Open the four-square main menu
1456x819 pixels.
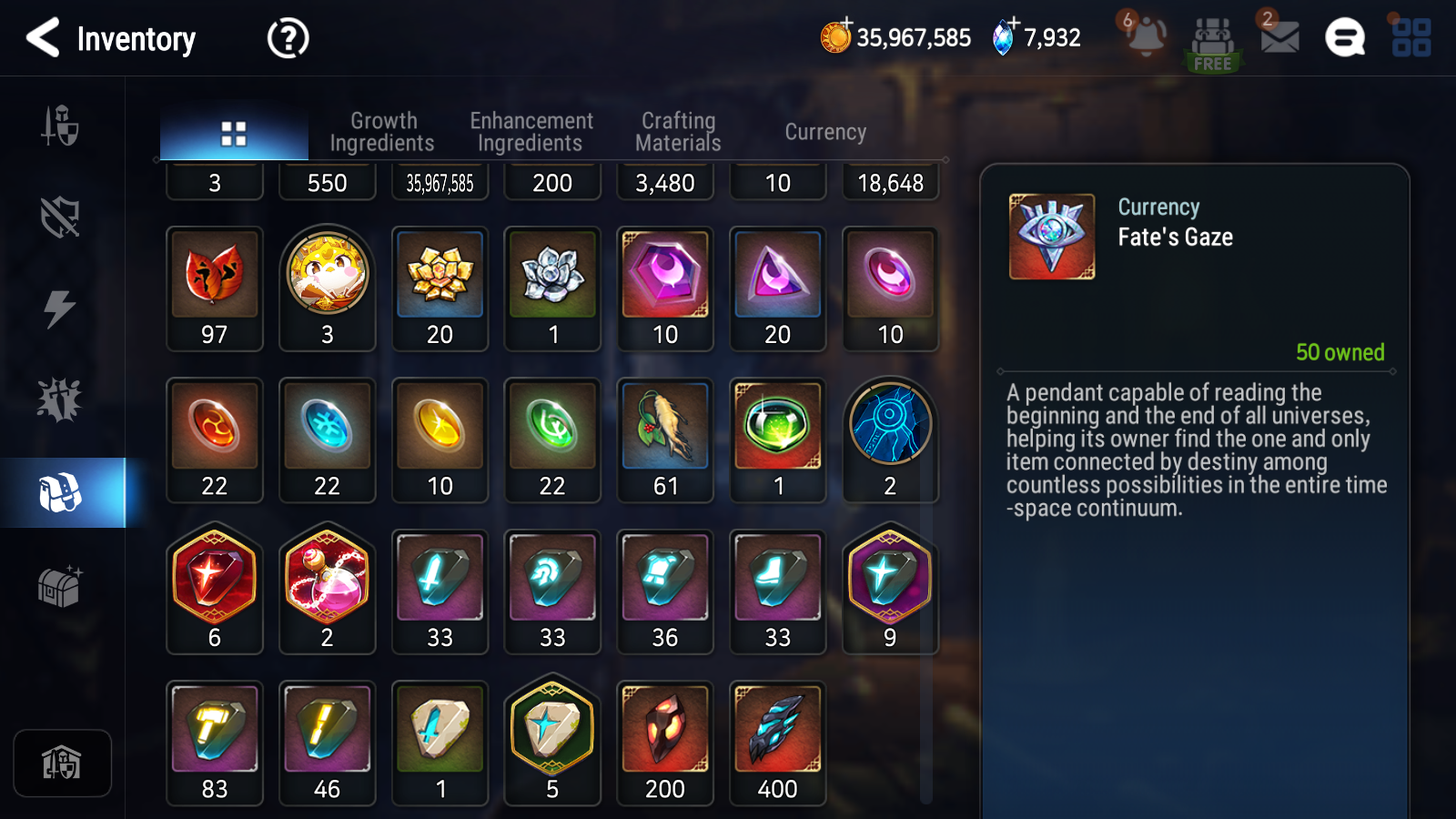coord(1411,38)
